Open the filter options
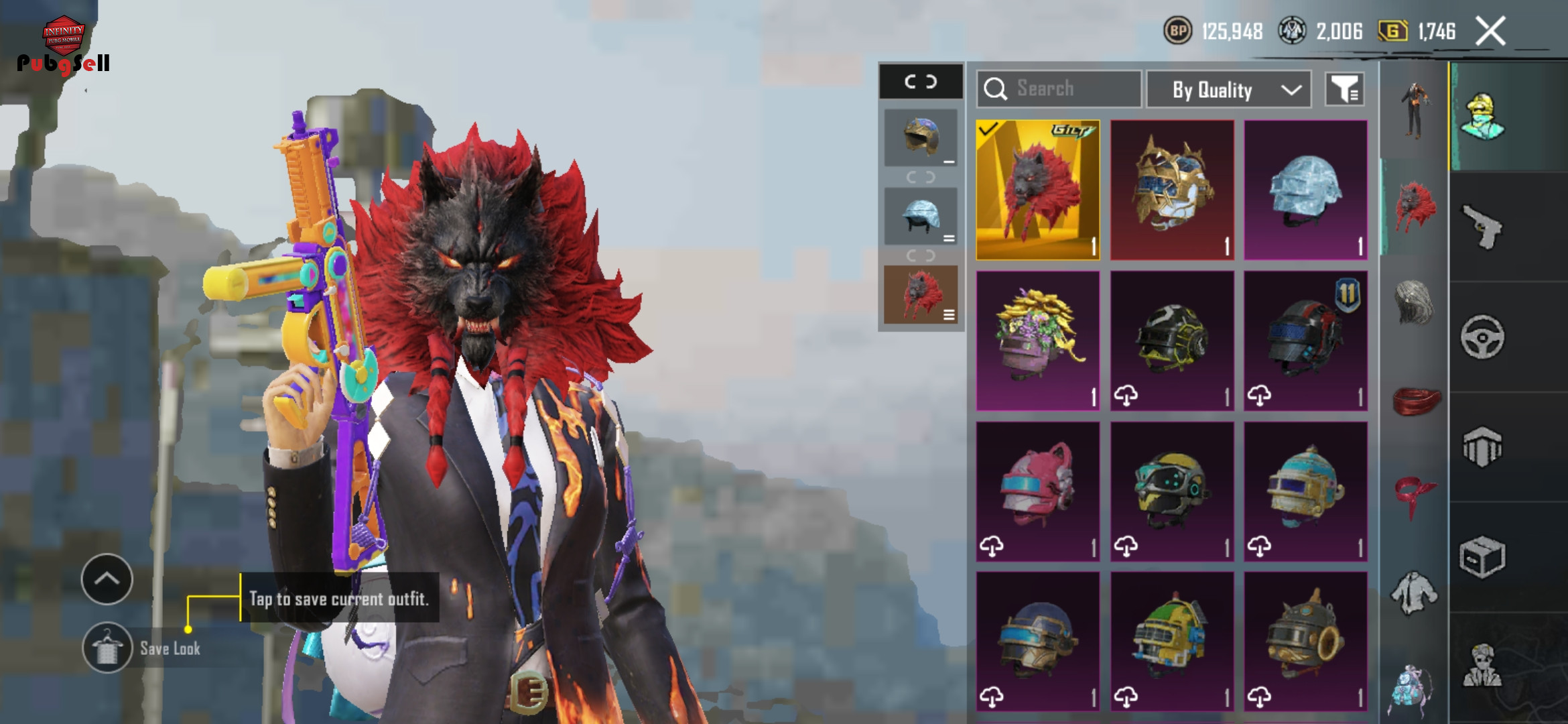Image resolution: width=1568 pixels, height=724 pixels. click(x=1344, y=88)
